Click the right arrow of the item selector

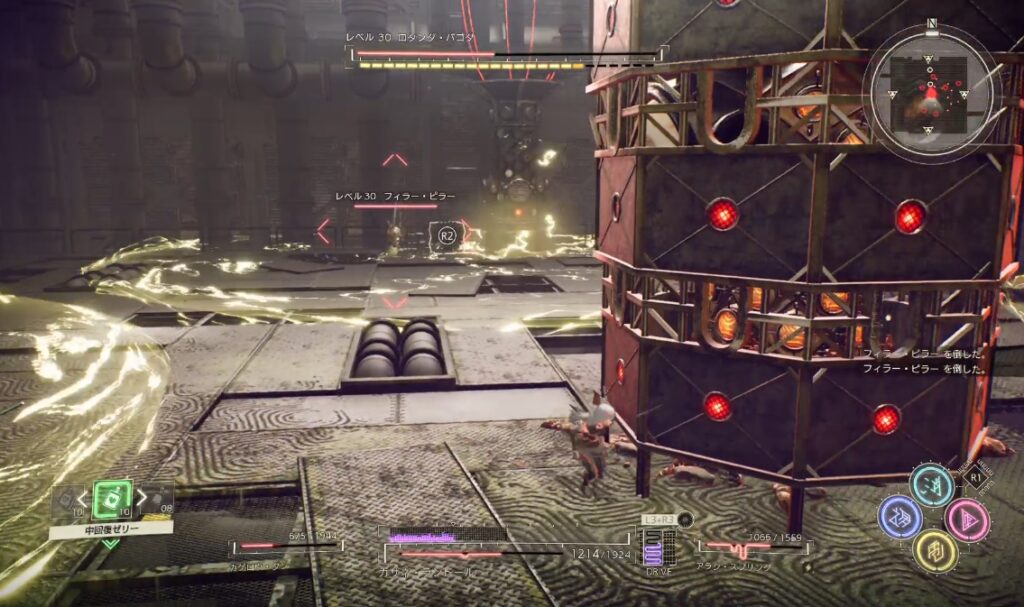pyautogui.click(x=142, y=498)
